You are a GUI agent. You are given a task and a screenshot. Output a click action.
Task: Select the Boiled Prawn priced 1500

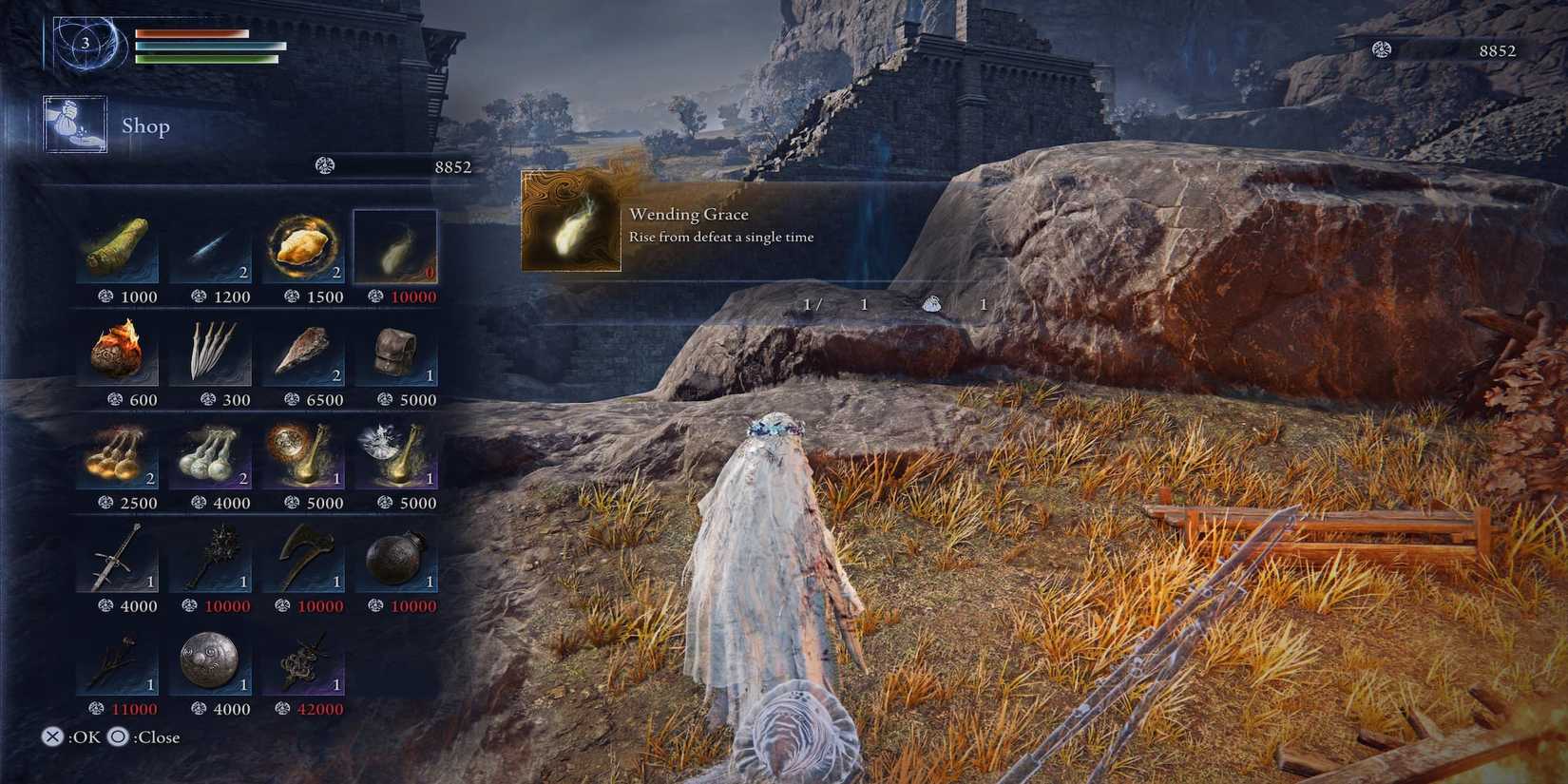[x=302, y=247]
